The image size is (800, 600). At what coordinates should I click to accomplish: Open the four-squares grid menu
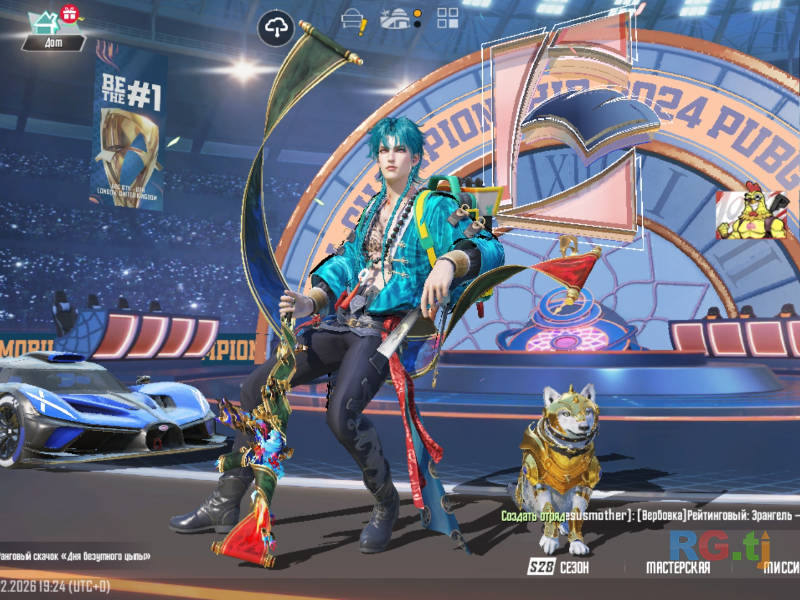[x=447, y=18]
